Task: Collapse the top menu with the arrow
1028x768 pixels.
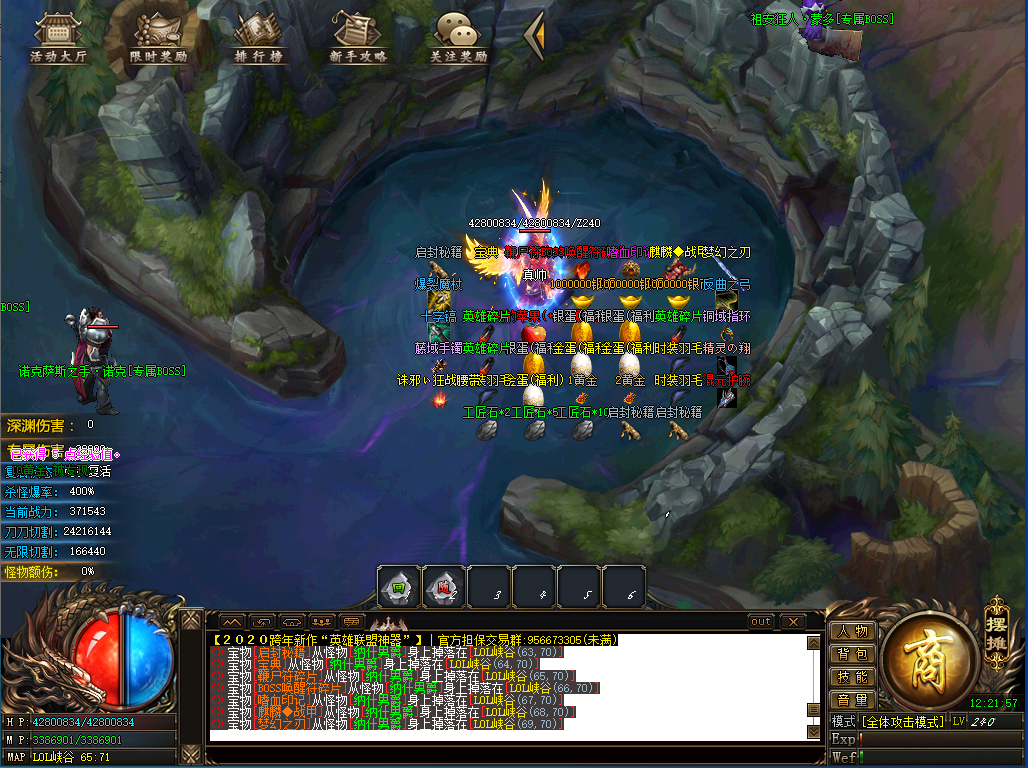Action: (535, 35)
